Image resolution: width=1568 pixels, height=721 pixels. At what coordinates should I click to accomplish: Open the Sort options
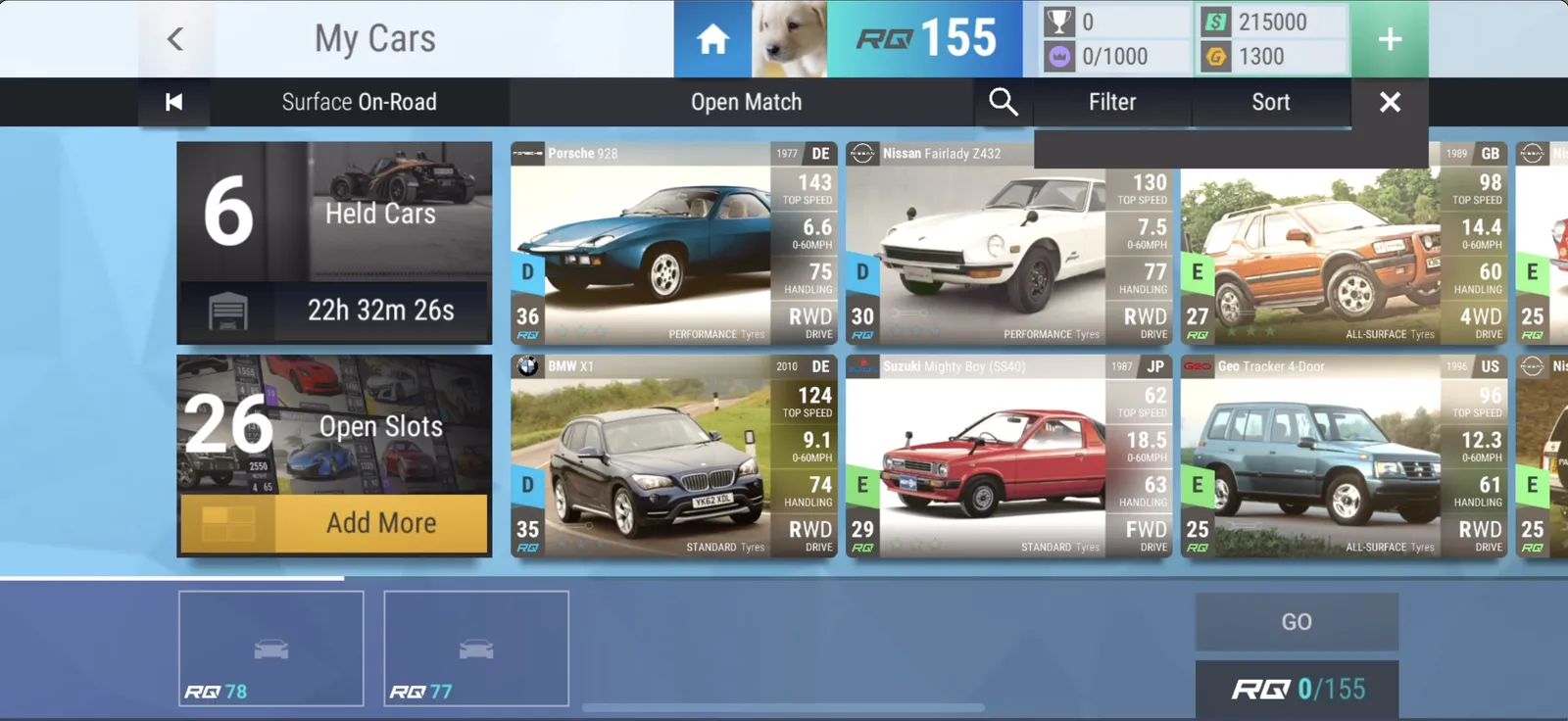tap(1270, 102)
